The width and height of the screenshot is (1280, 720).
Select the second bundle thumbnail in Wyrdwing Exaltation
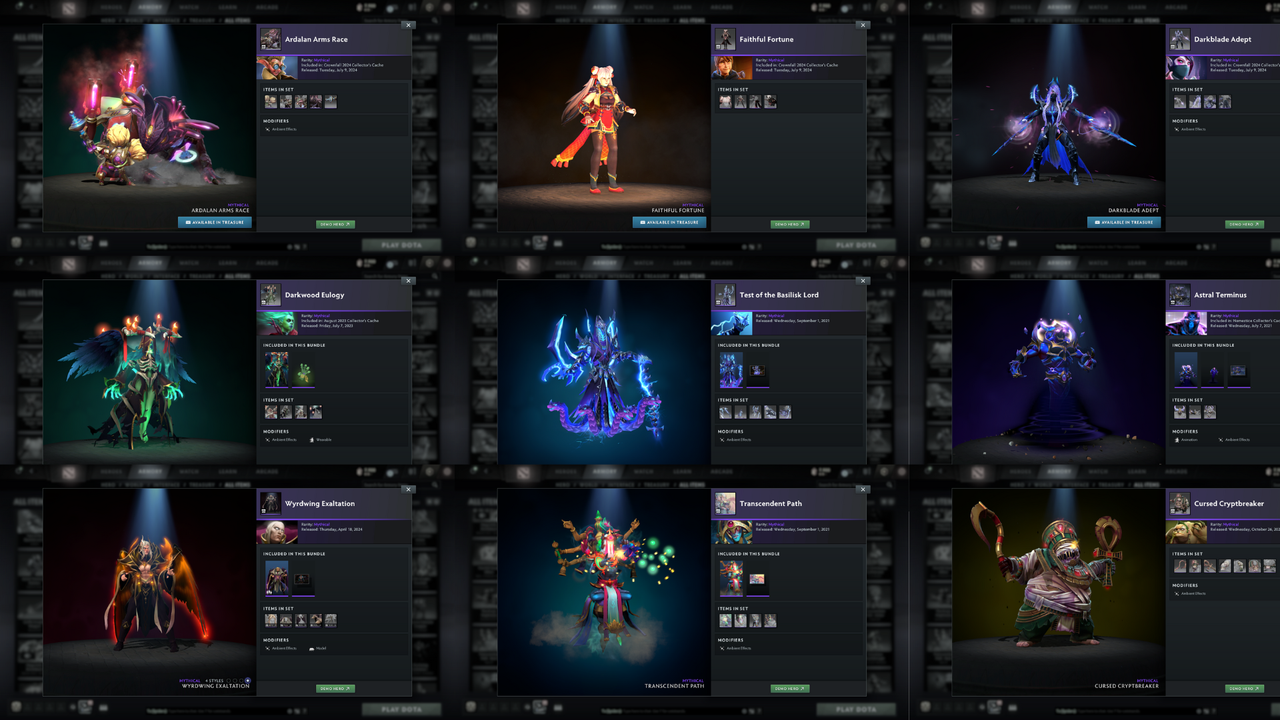[x=303, y=579]
